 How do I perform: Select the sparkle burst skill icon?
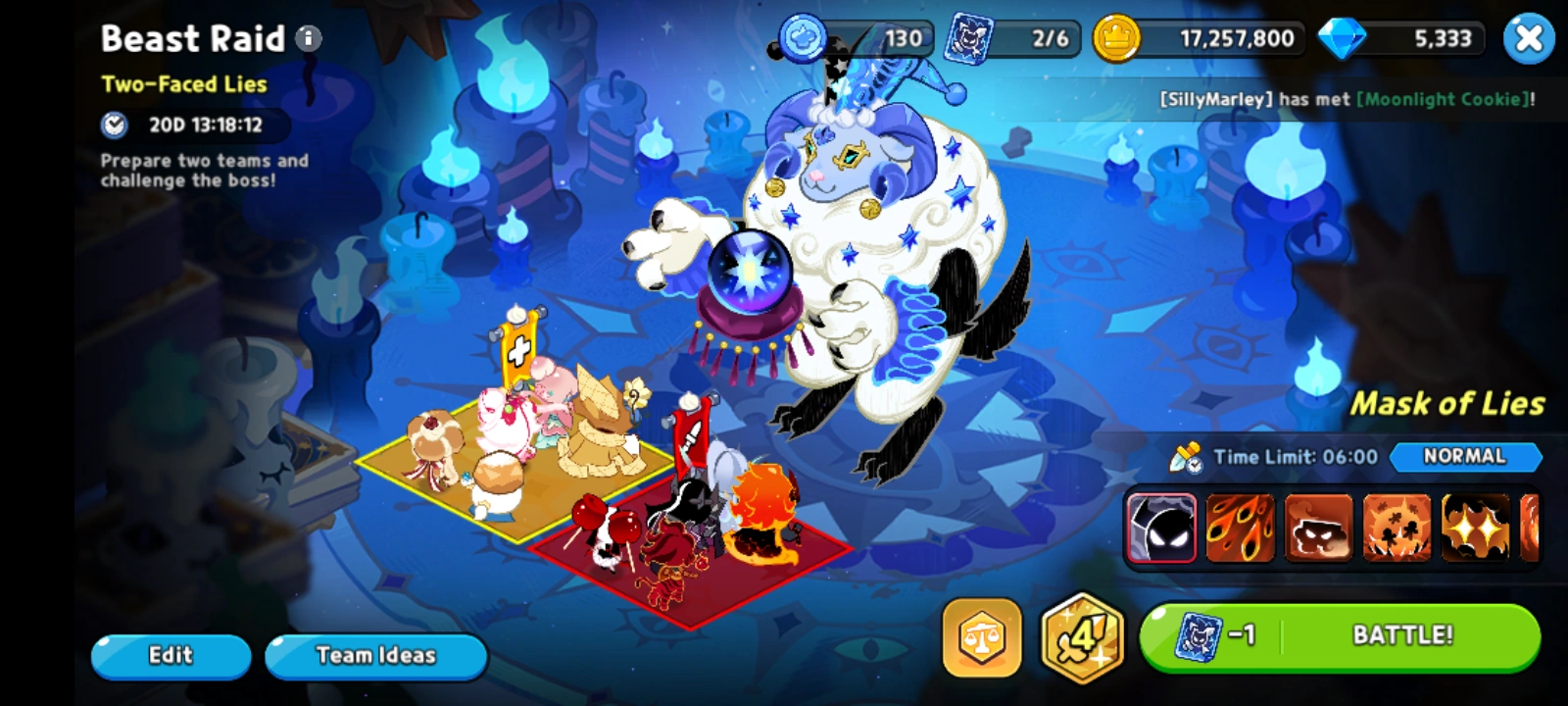tap(1474, 529)
